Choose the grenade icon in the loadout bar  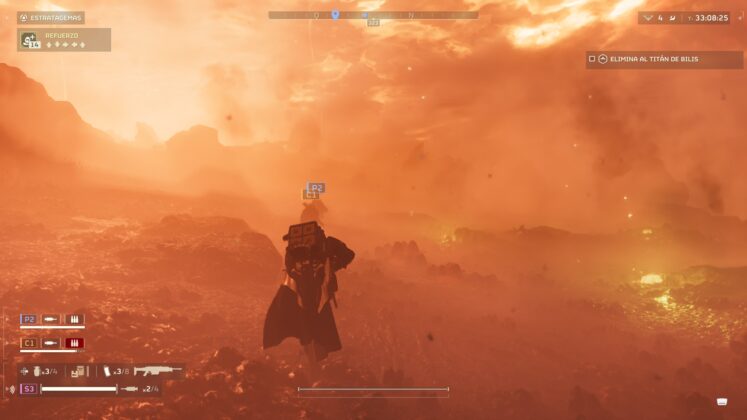pyautogui.click(x=37, y=371)
